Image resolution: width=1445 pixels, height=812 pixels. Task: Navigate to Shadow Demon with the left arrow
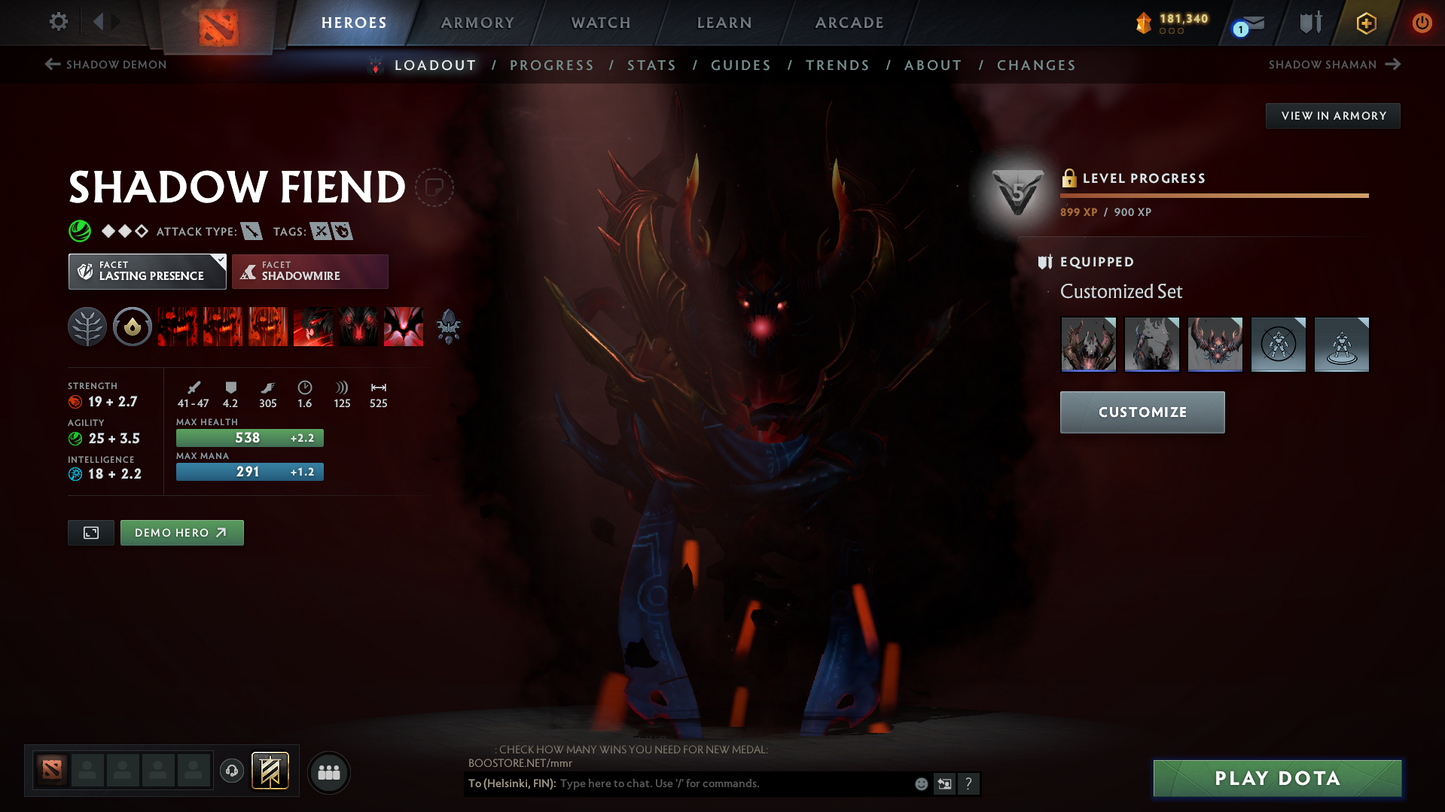tap(51, 64)
